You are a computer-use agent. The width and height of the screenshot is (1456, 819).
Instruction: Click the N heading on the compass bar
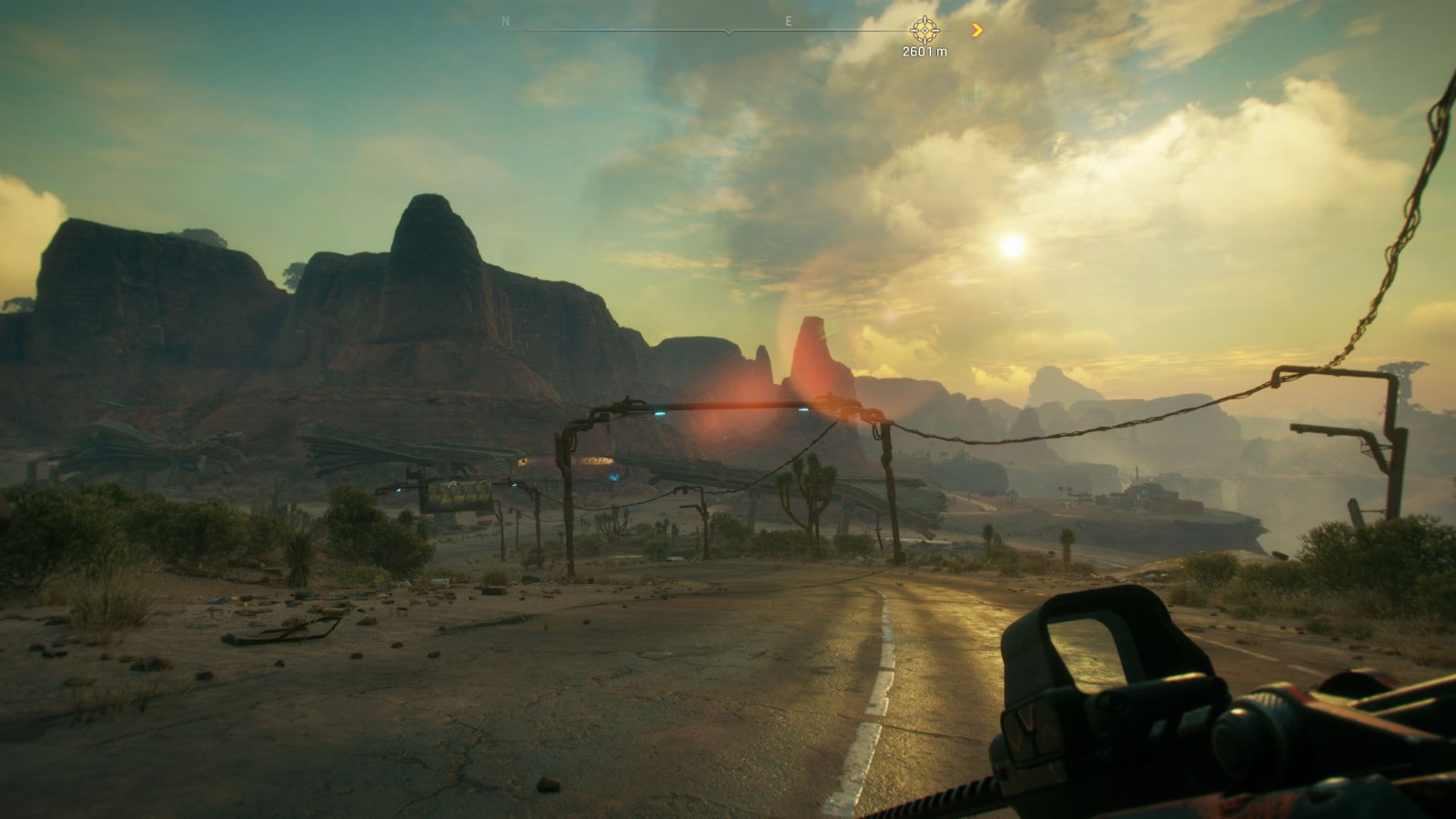click(506, 22)
